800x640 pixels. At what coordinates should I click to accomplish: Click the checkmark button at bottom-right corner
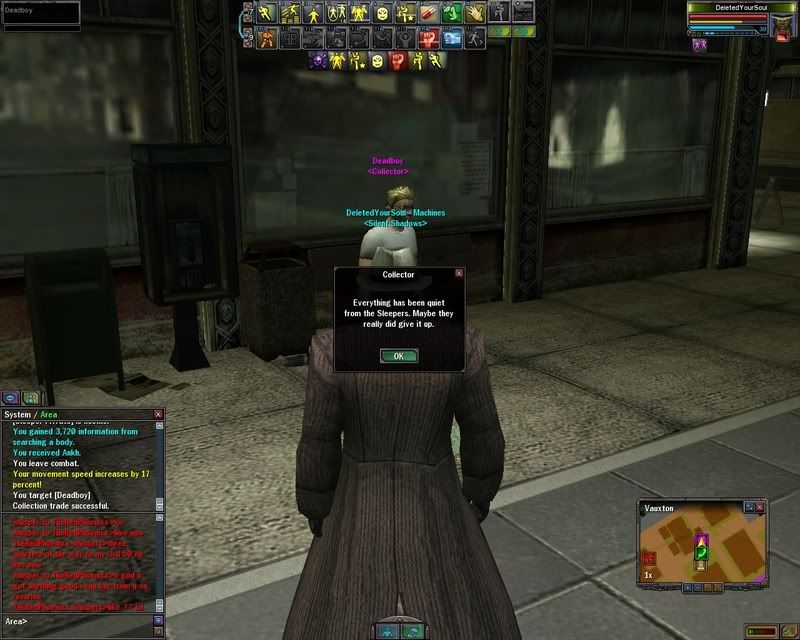789,631
